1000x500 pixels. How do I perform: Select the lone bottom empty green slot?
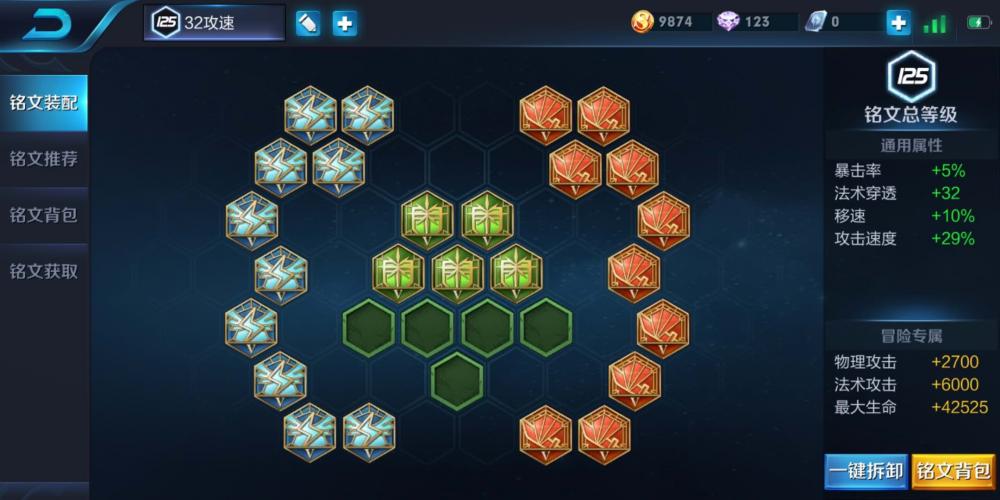457,379
